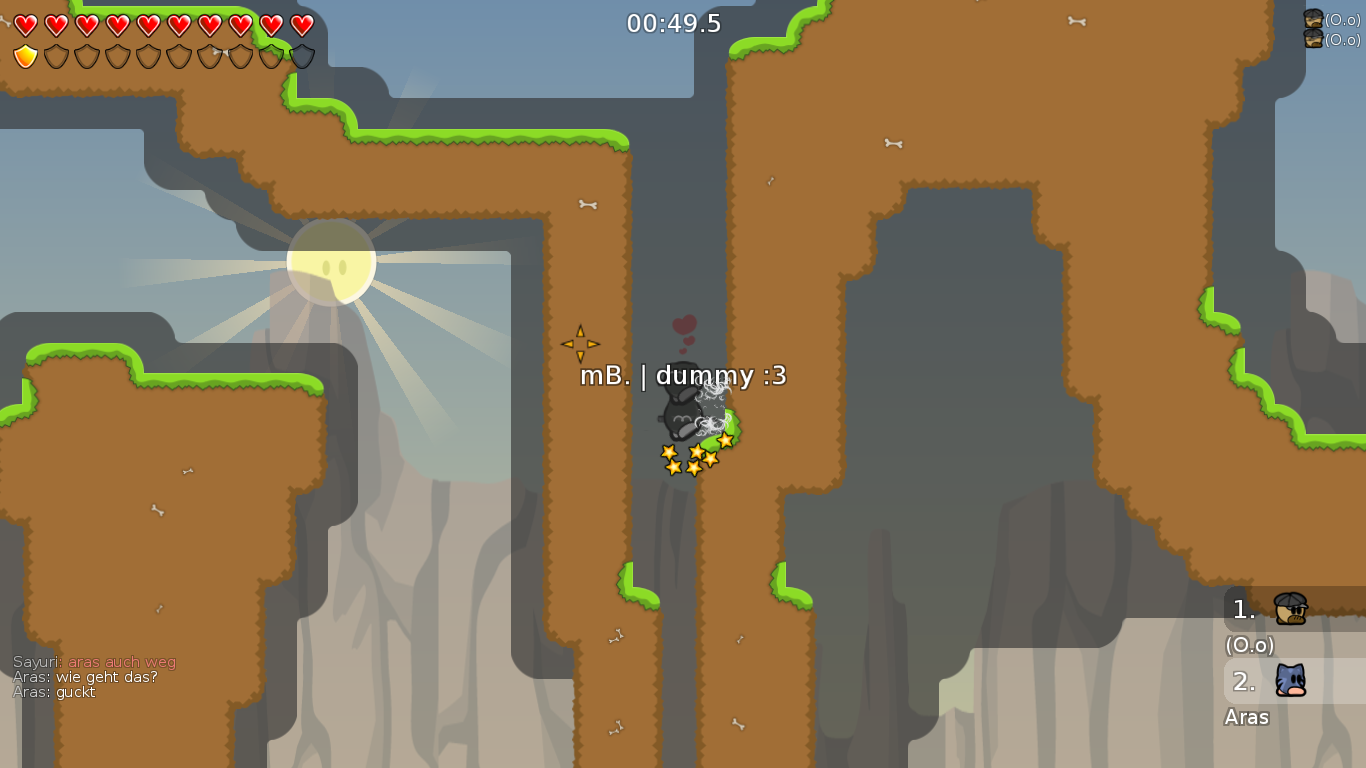Screen dimensions: 1366x768
Task: Click the message 'Aras: wie geht das?'
Action: (83, 677)
